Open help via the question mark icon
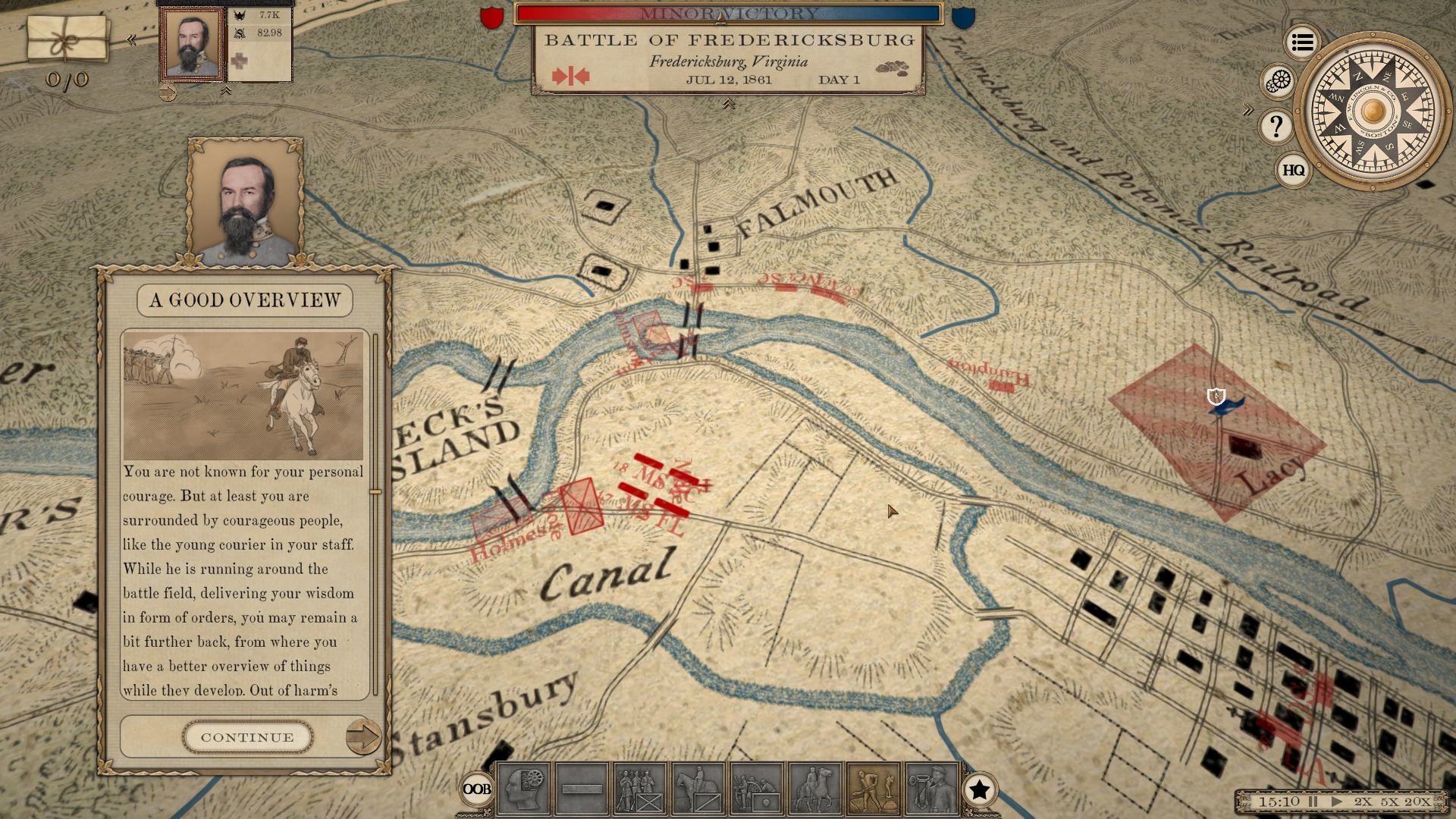 click(x=1276, y=125)
